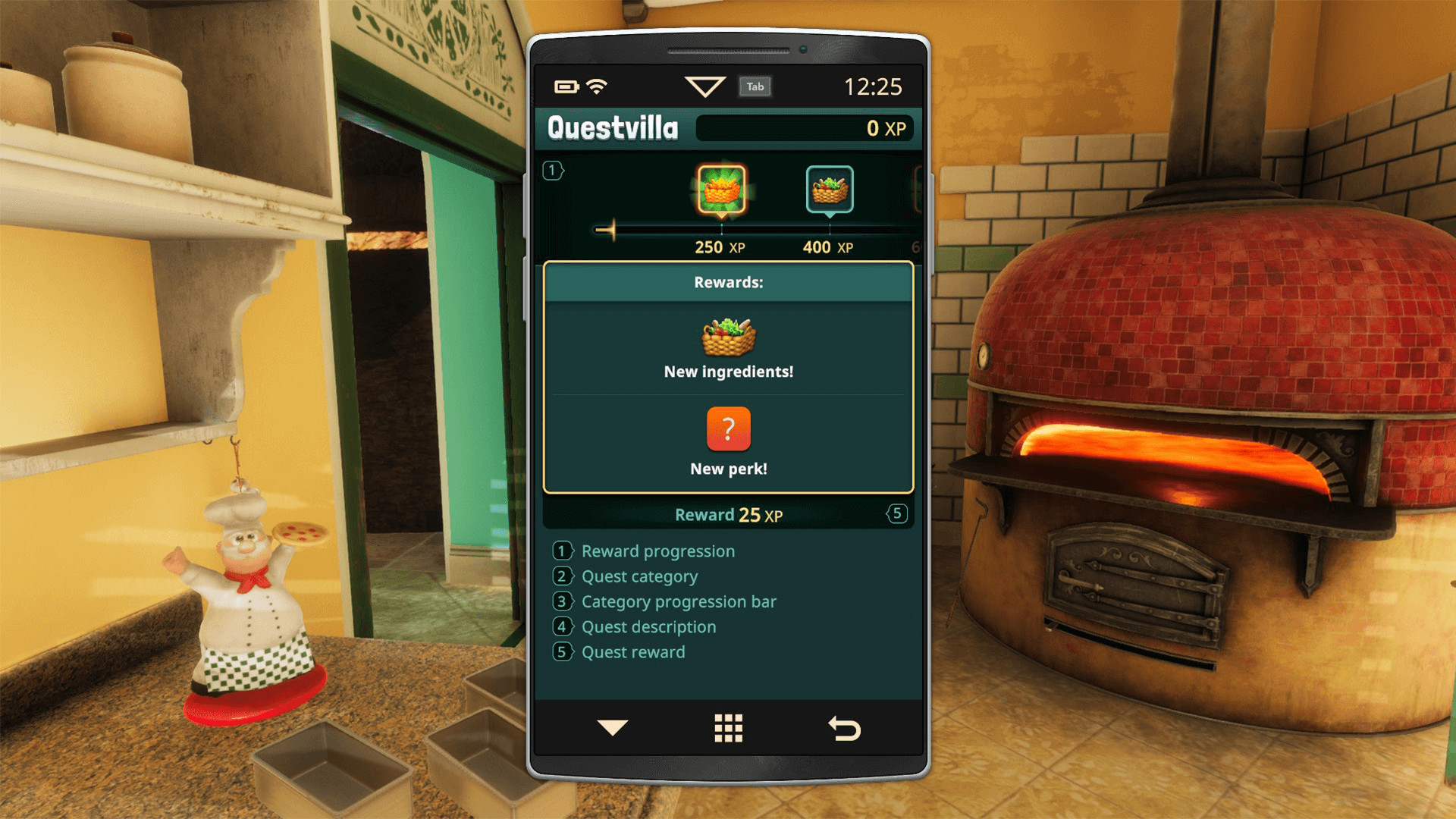Open the New perk question mark icon
Viewport: 1456px width, 819px height.
coord(727,428)
